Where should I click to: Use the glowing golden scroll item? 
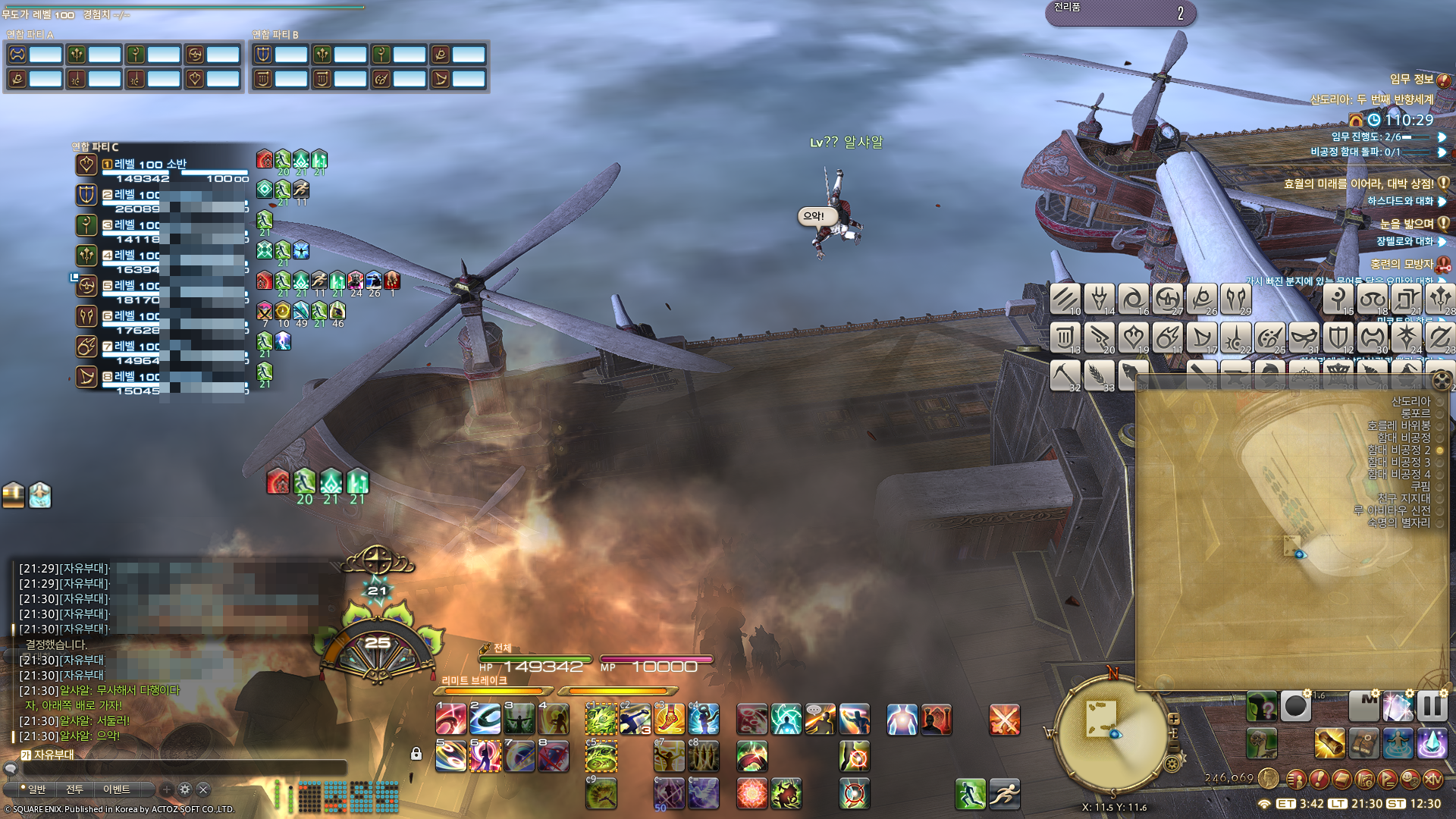point(1329,743)
